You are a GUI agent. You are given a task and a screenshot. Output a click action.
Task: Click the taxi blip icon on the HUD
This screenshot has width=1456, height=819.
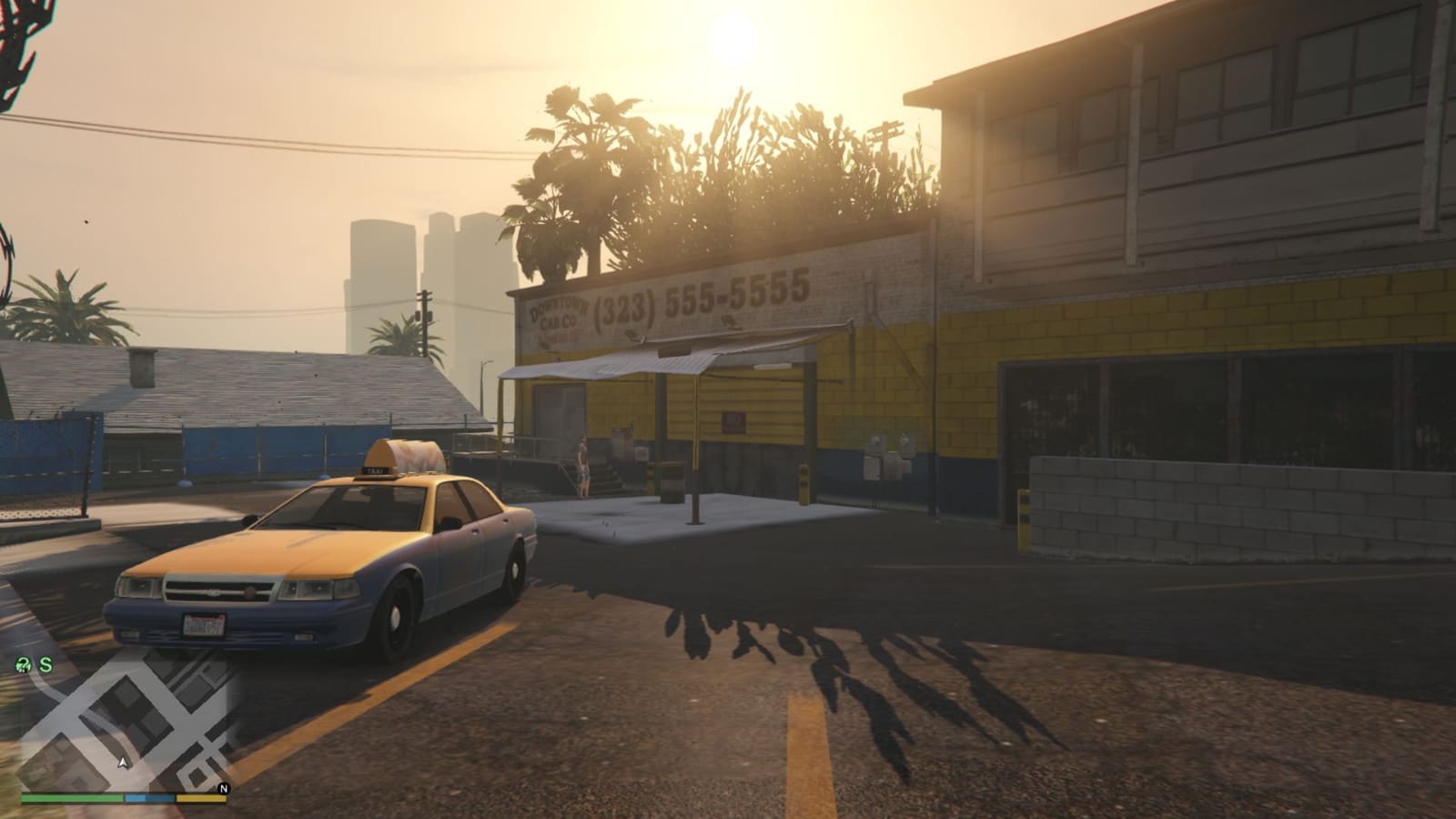point(24,664)
